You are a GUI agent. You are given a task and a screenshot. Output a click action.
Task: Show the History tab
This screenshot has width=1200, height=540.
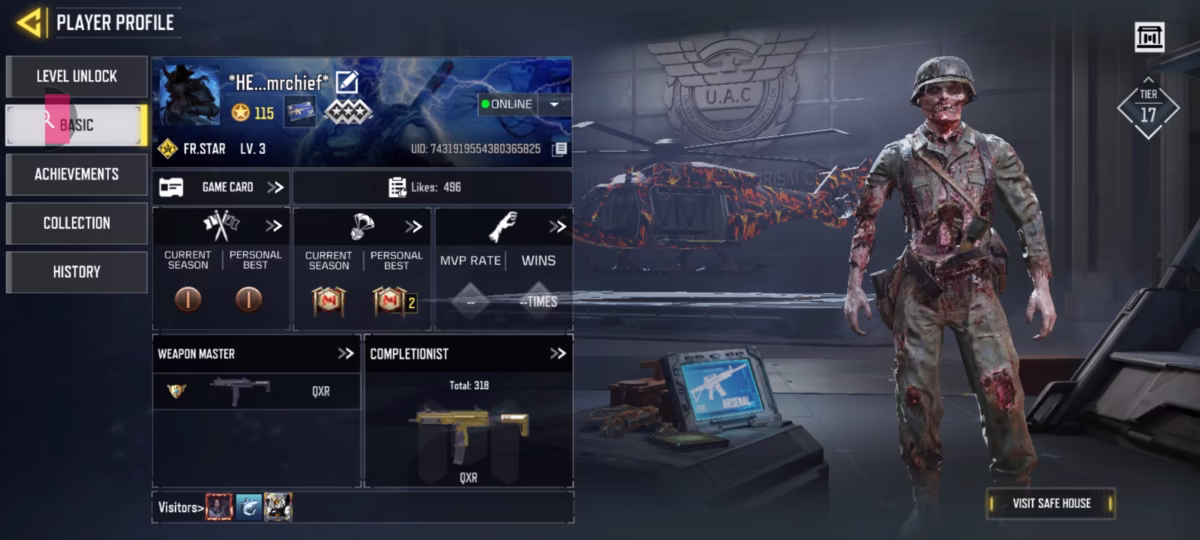77,272
